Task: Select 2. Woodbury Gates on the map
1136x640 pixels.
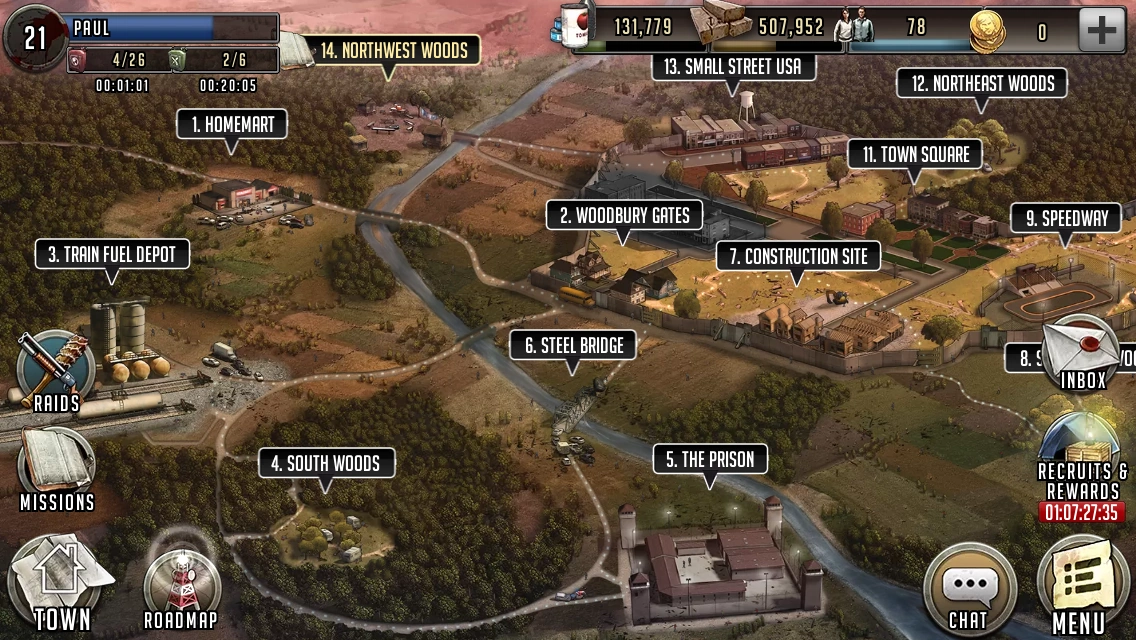Action: click(625, 215)
